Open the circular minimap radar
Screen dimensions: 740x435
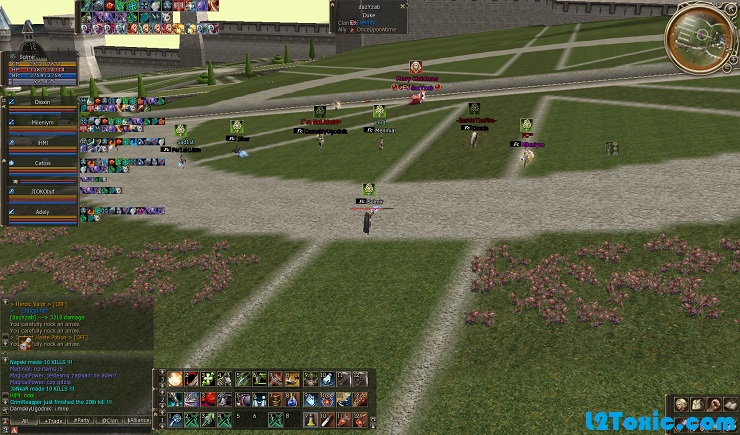tap(699, 37)
